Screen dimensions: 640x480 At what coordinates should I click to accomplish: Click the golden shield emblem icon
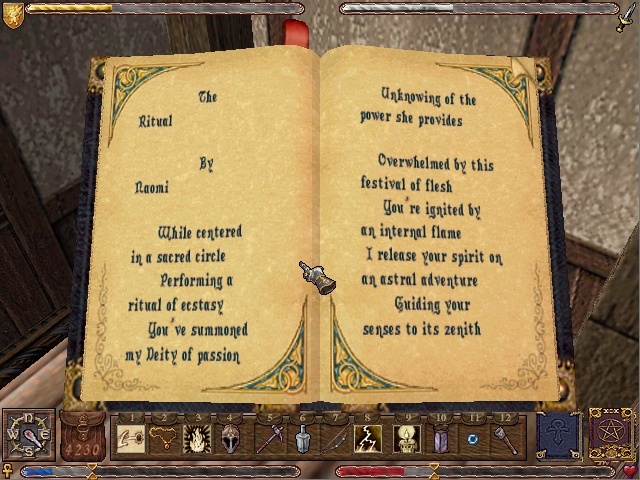tap(13, 14)
